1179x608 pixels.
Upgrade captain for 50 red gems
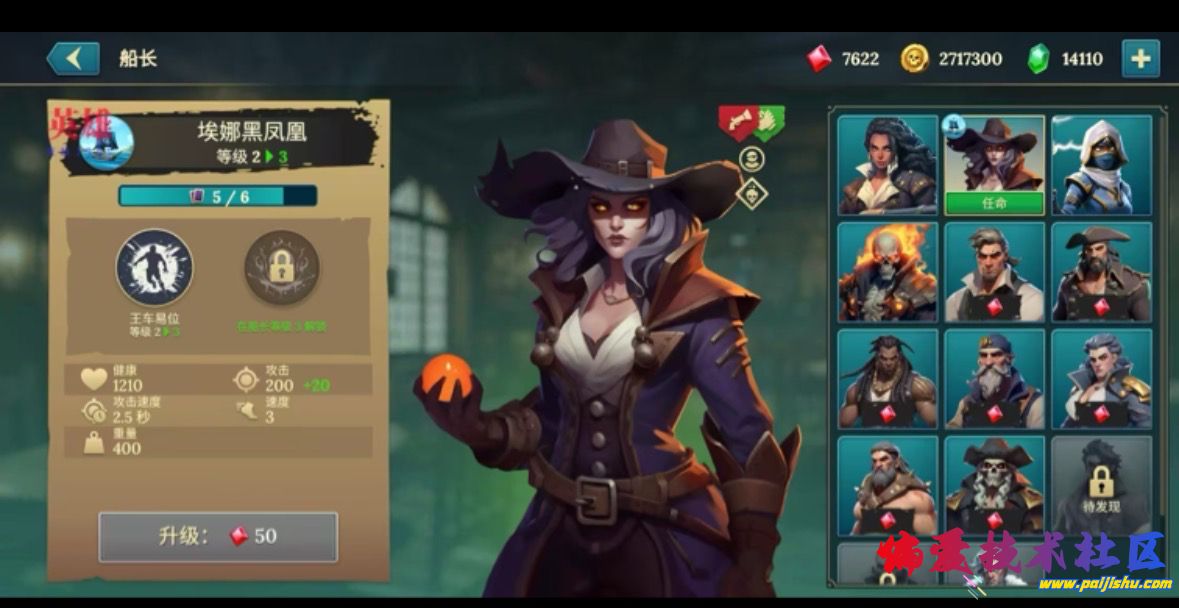[x=218, y=536]
